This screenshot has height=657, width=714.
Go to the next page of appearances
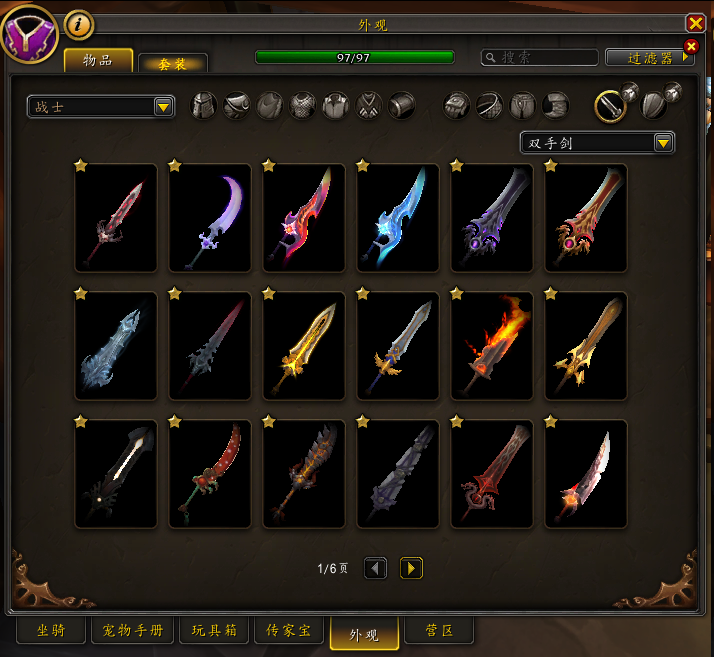click(411, 568)
